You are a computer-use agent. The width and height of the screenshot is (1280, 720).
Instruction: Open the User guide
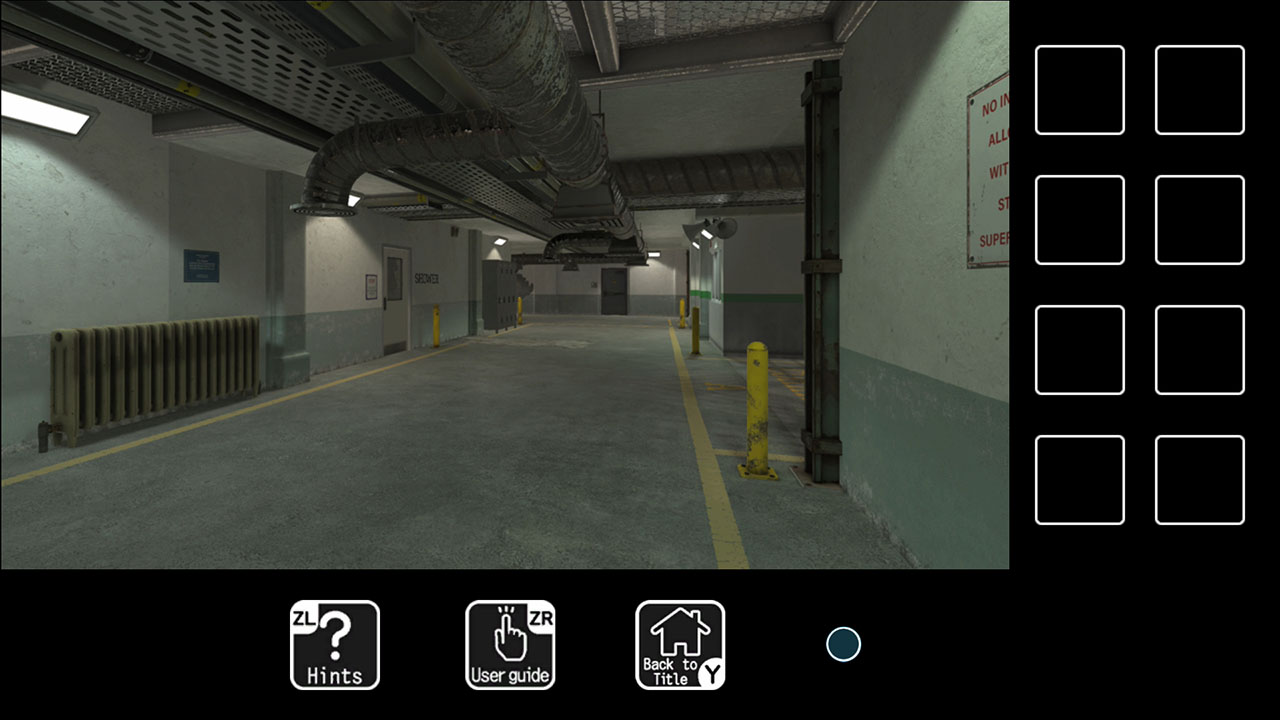point(510,645)
